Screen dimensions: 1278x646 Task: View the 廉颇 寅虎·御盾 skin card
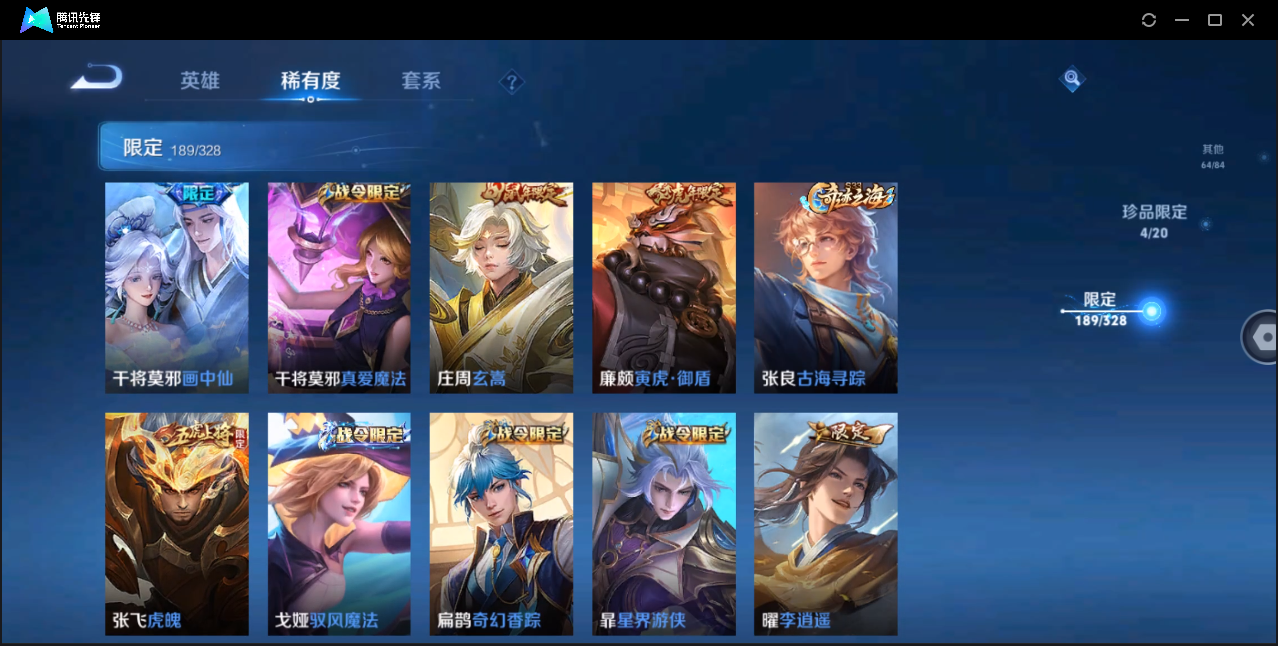tap(664, 288)
